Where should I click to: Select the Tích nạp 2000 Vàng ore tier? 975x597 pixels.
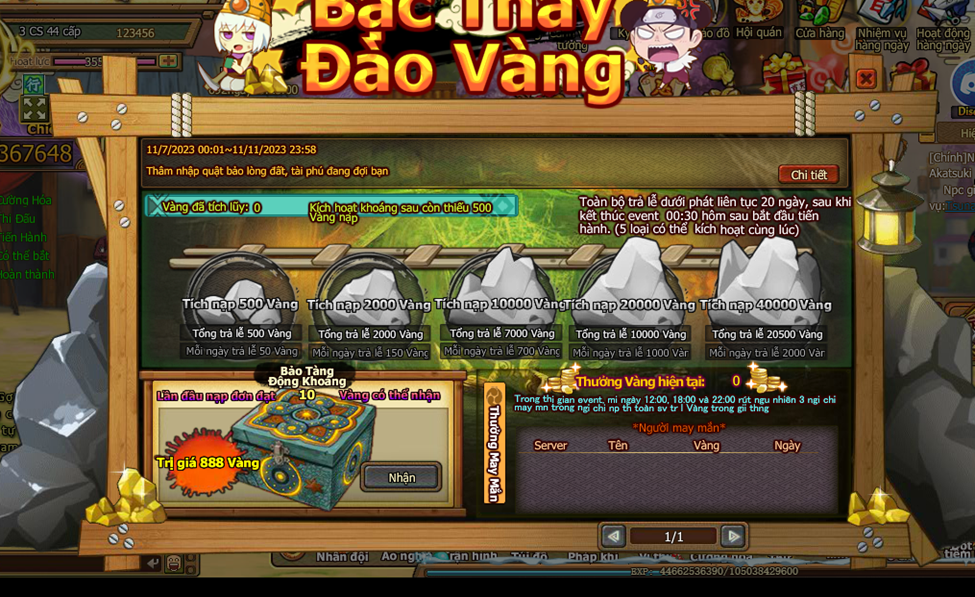(369, 290)
